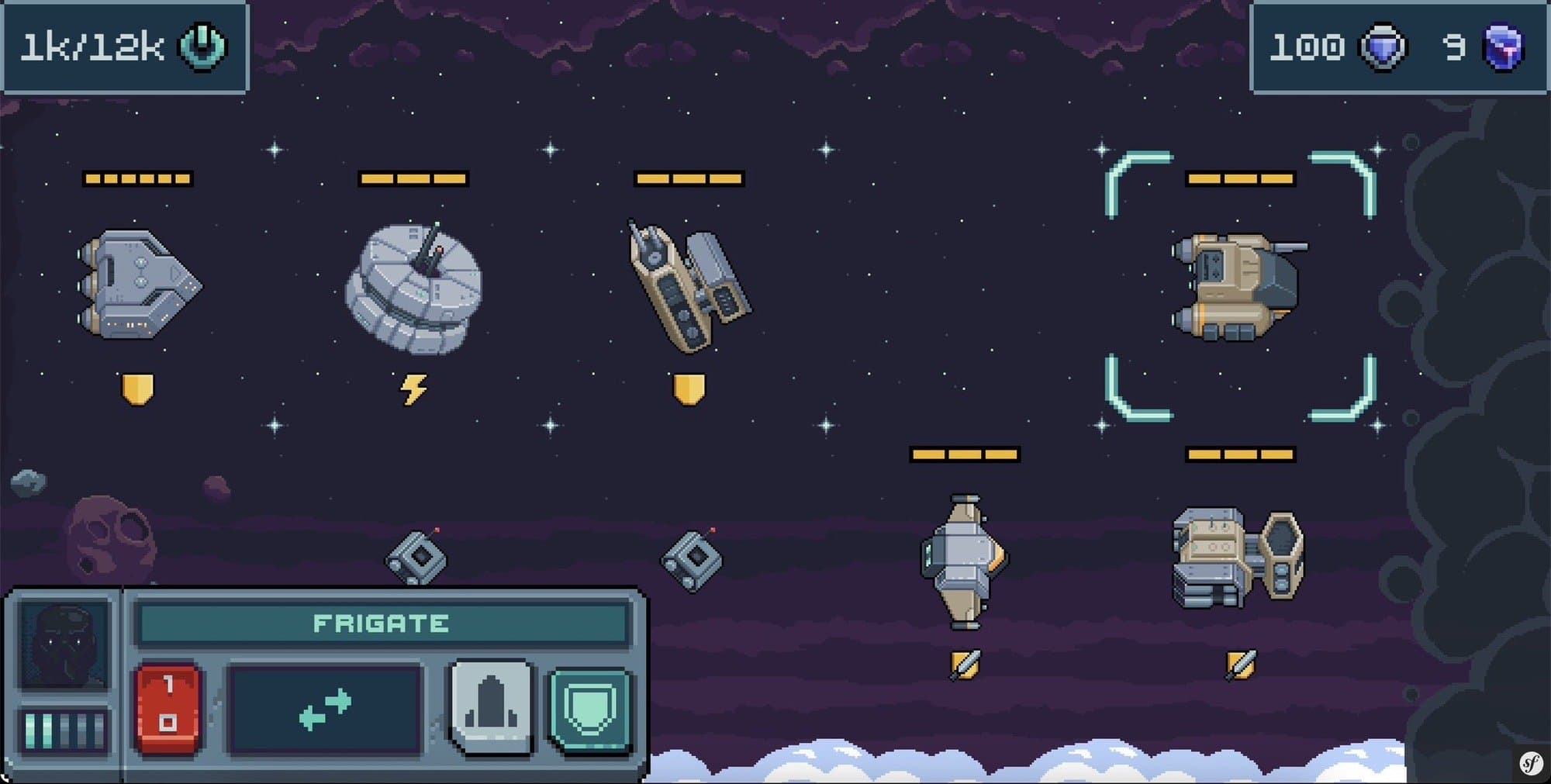Image resolution: width=1551 pixels, height=784 pixels.
Task: Select the tilted twin-hull ship
Action: click(x=687, y=285)
